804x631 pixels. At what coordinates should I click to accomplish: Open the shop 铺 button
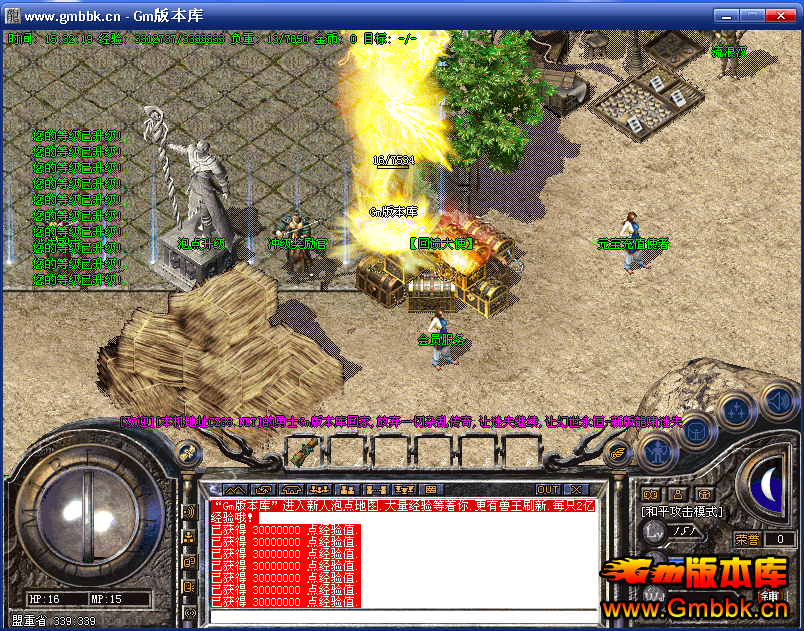click(771, 596)
